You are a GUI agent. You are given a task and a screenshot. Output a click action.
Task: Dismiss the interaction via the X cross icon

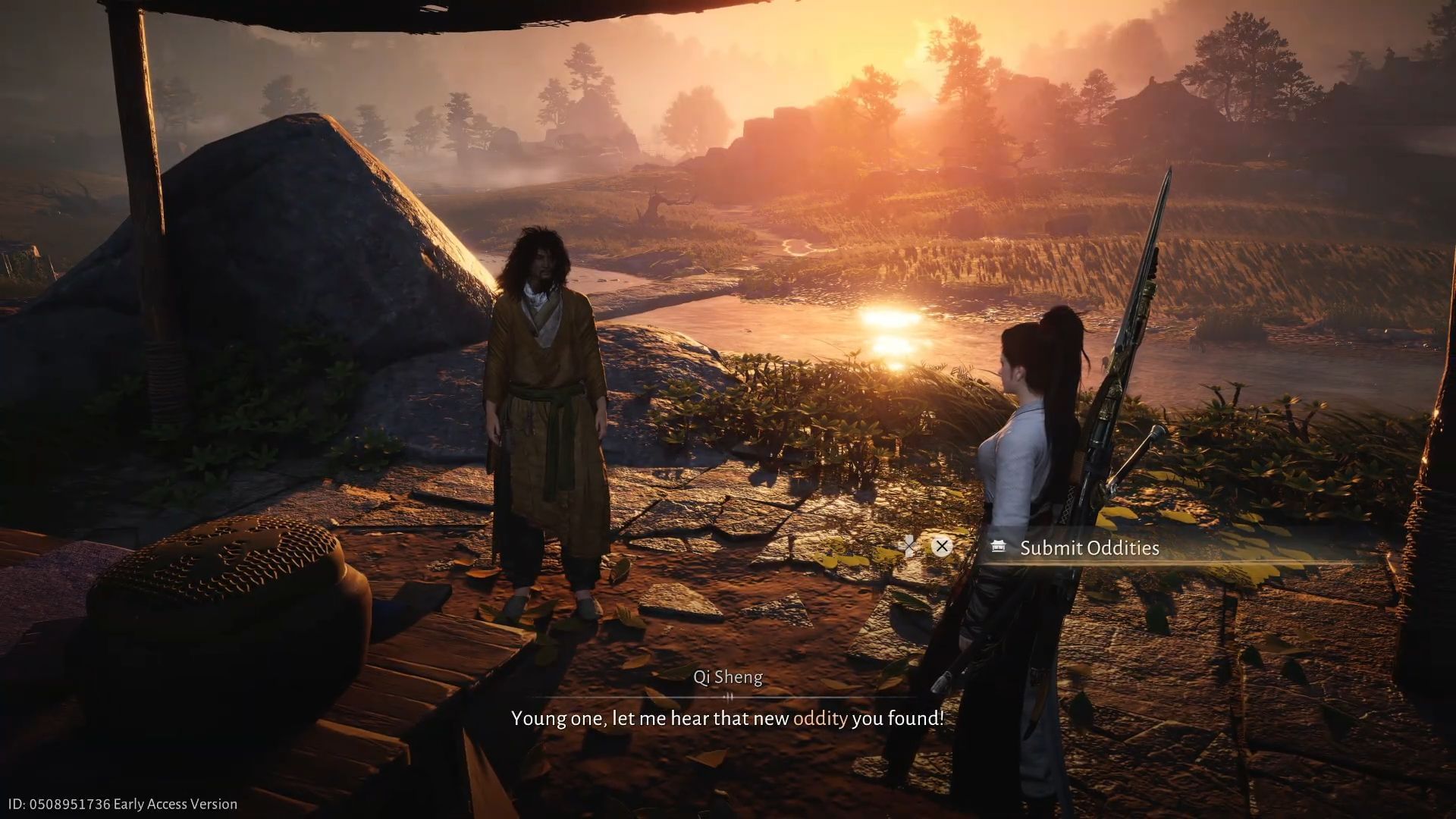(x=942, y=546)
